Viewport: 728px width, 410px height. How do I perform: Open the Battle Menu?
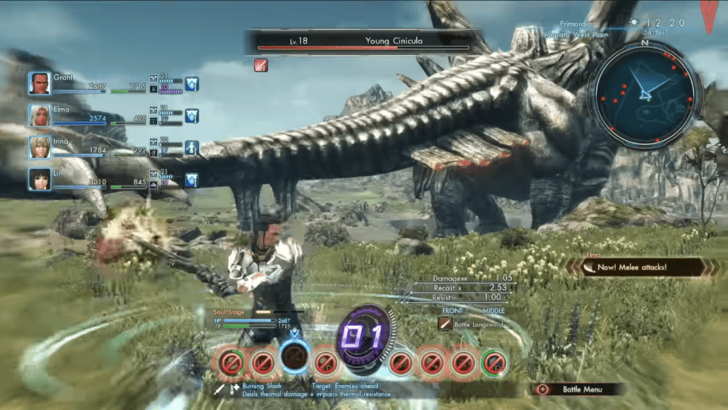pos(578,389)
